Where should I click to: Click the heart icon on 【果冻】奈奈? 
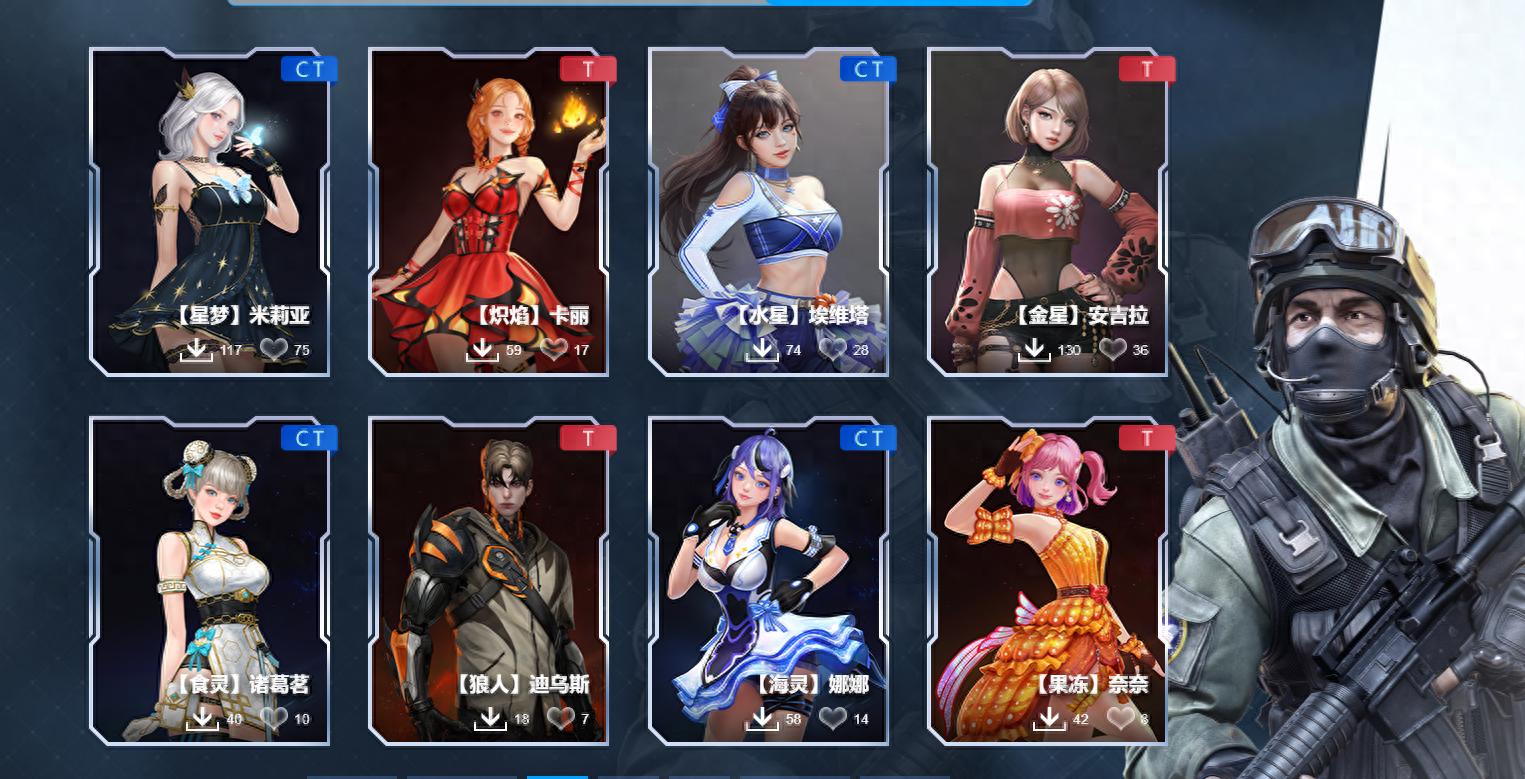(1120, 718)
